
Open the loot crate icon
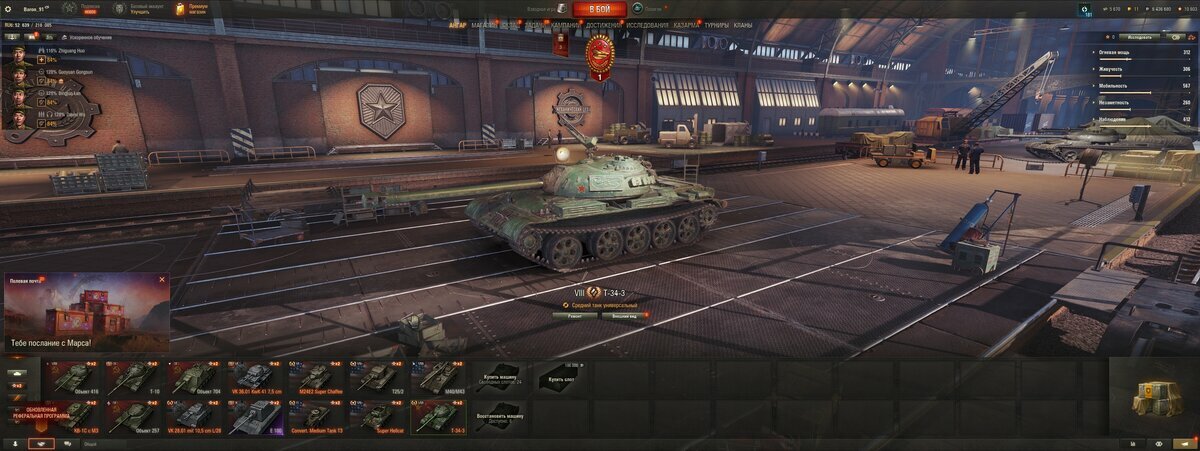1153,399
